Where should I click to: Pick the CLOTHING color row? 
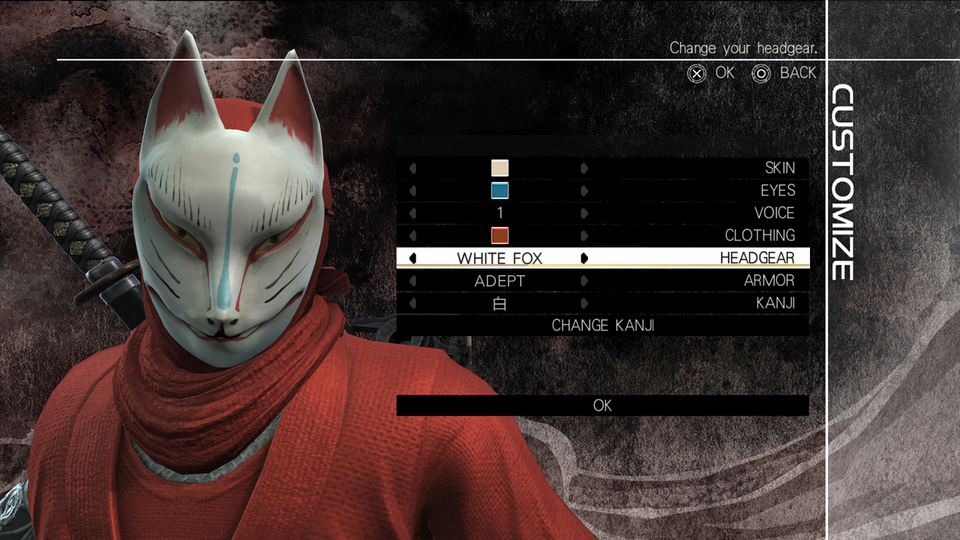pos(602,236)
